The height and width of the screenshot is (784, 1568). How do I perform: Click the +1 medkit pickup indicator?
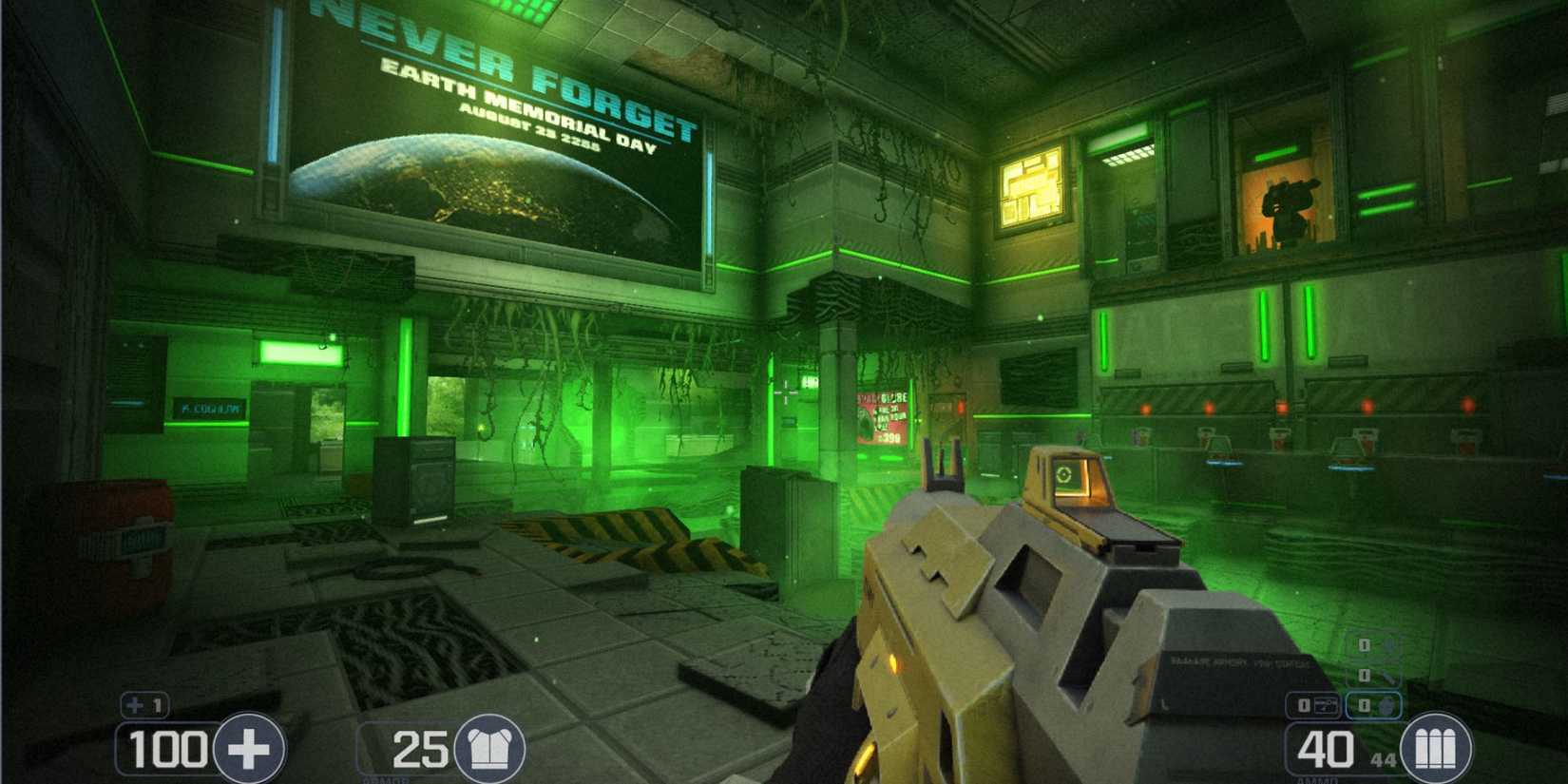point(143,705)
